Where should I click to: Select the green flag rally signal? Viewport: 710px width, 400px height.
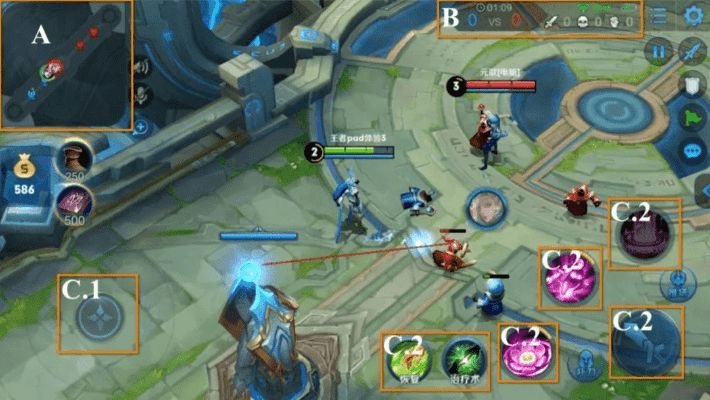[x=692, y=119]
